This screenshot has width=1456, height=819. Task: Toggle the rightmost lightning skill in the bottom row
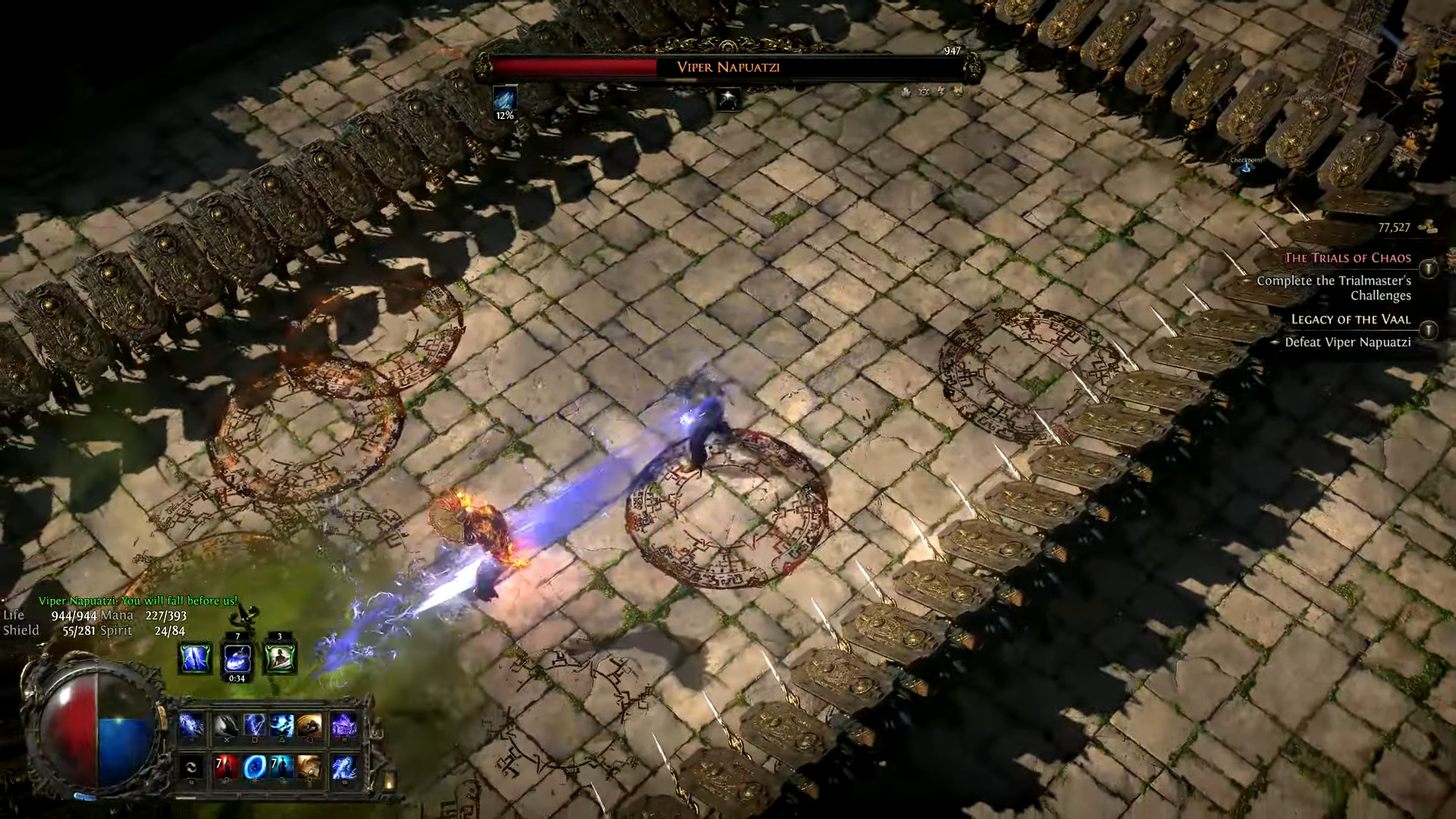pos(344,768)
